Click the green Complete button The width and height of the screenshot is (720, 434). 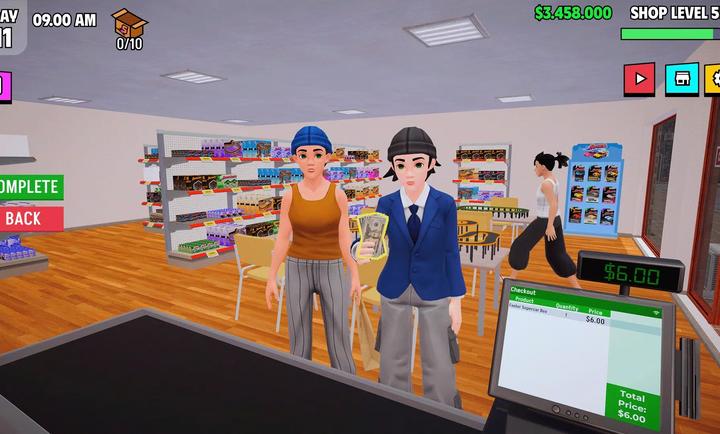[29, 187]
